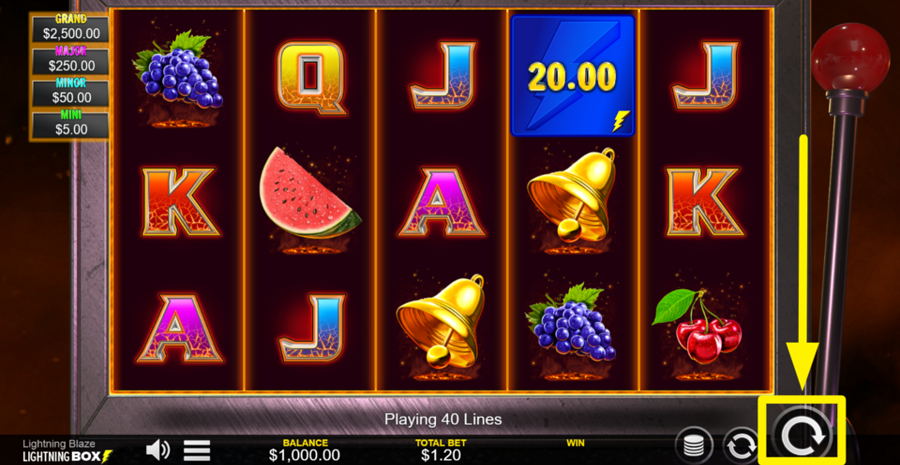Open the hamburger menu
Screen dimensions: 900x465
(197, 450)
